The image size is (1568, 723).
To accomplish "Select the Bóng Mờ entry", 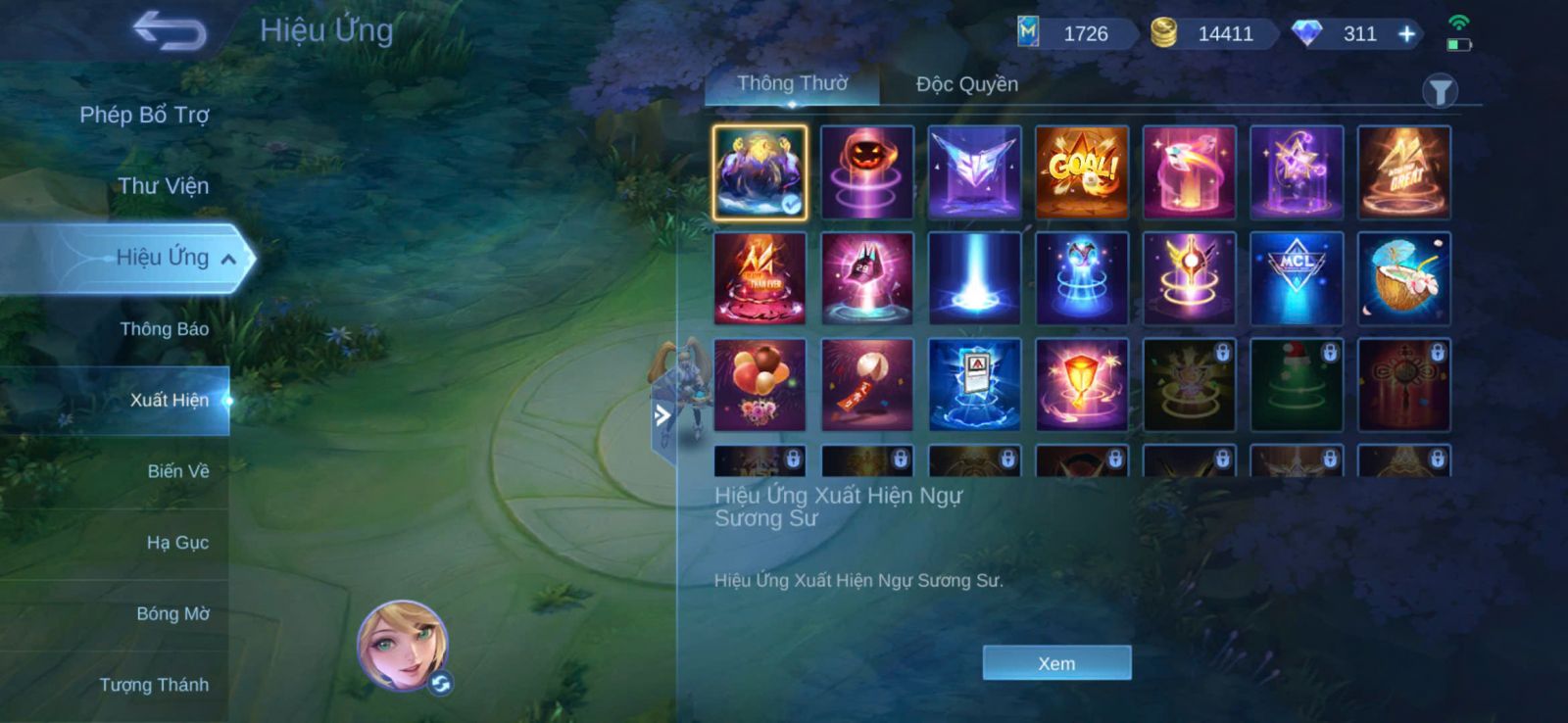I will point(172,614).
